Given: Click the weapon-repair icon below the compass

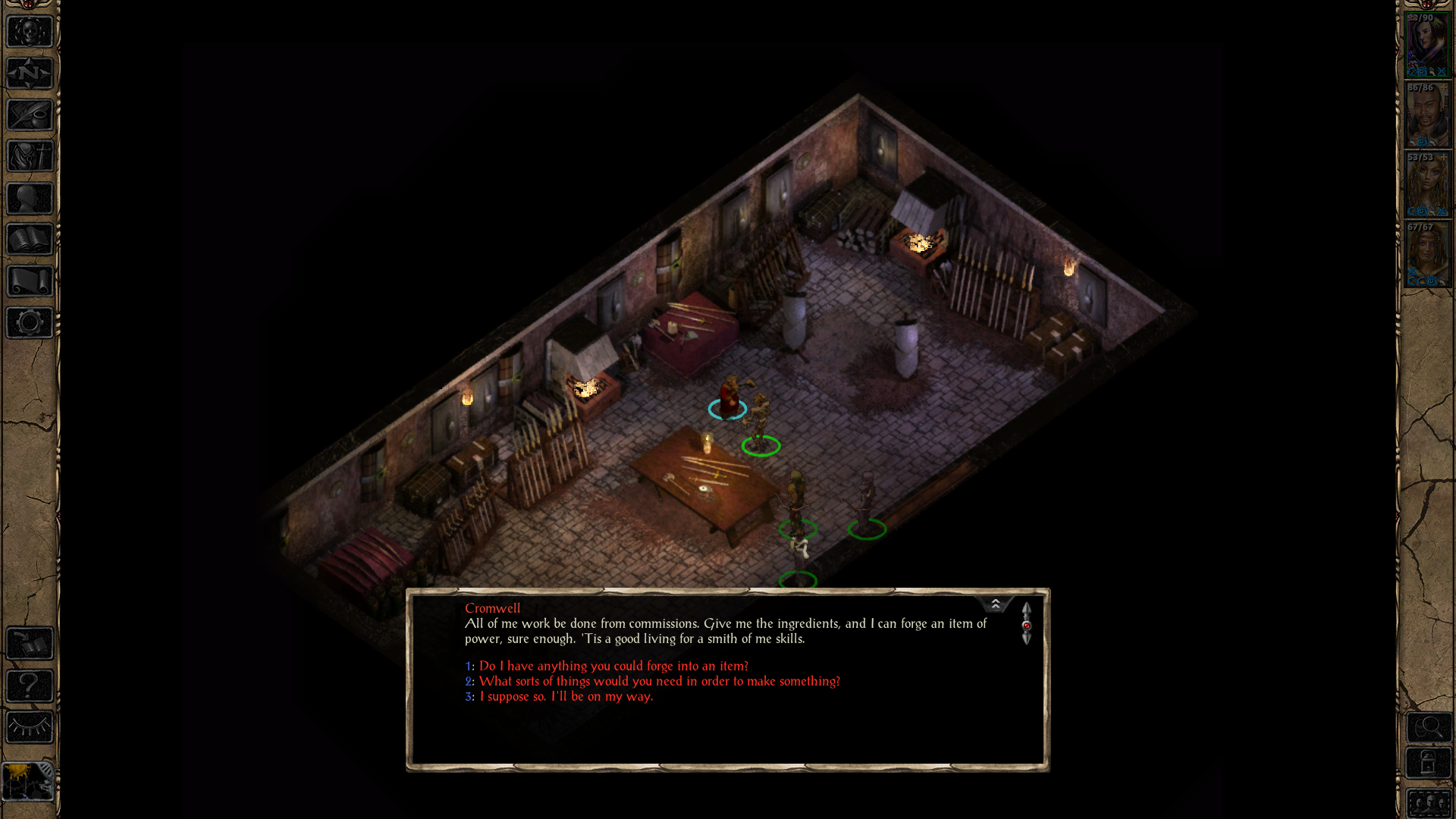Looking at the screenshot, I should pyautogui.click(x=29, y=115).
